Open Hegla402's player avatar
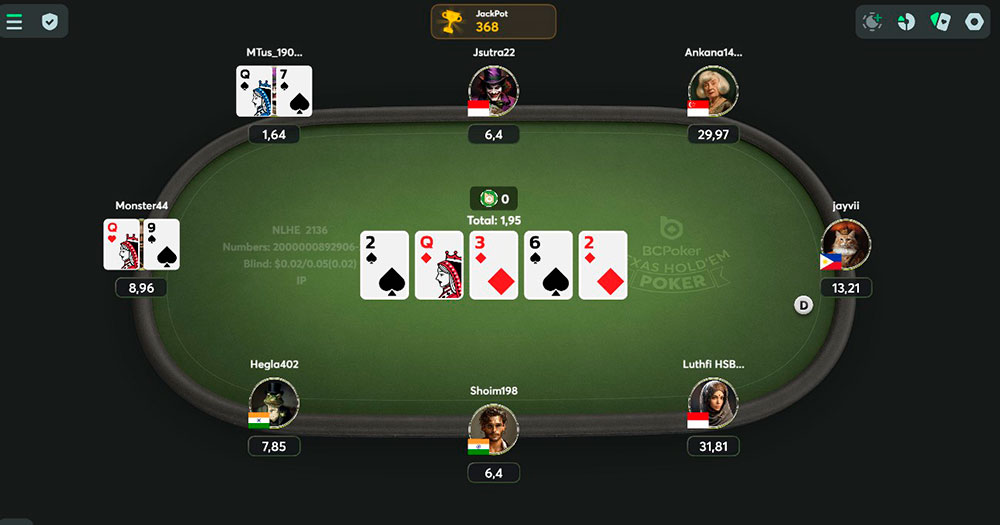 coord(274,403)
